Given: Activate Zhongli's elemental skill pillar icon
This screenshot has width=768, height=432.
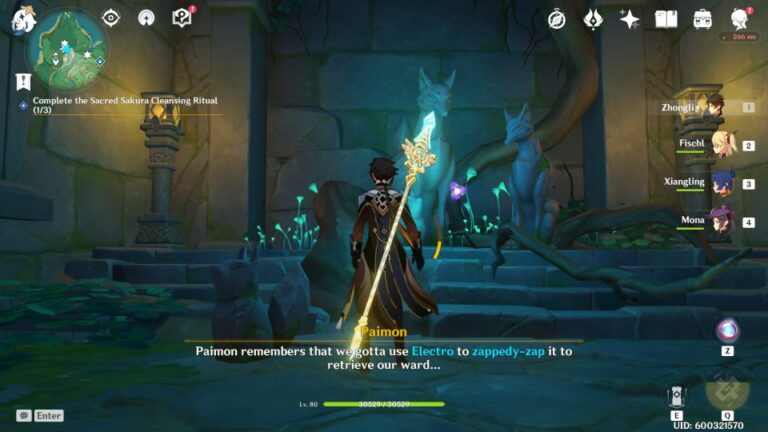Looking at the screenshot, I should (x=676, y=394).
